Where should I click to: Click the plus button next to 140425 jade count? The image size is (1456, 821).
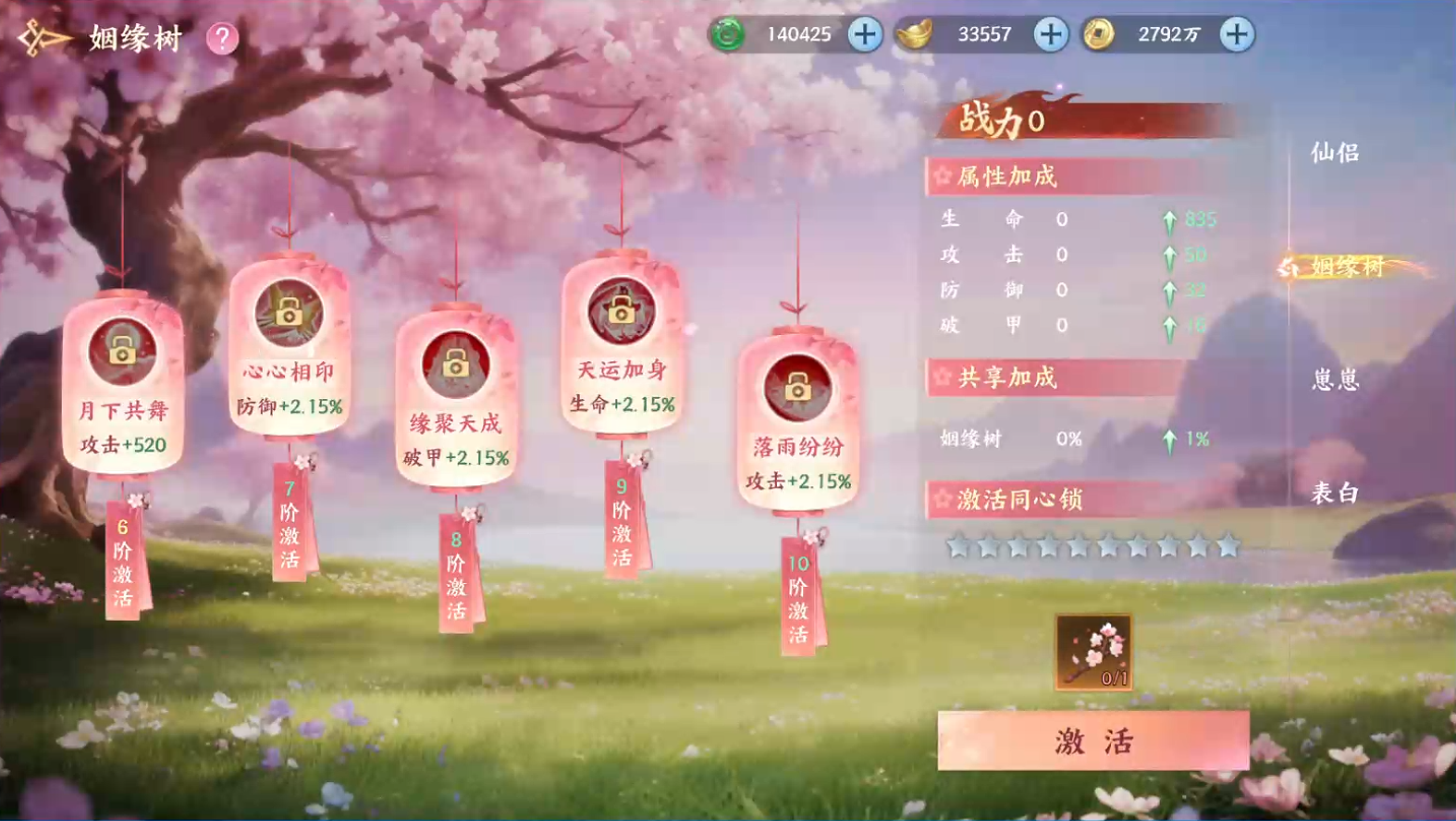[x=863, y=34]
